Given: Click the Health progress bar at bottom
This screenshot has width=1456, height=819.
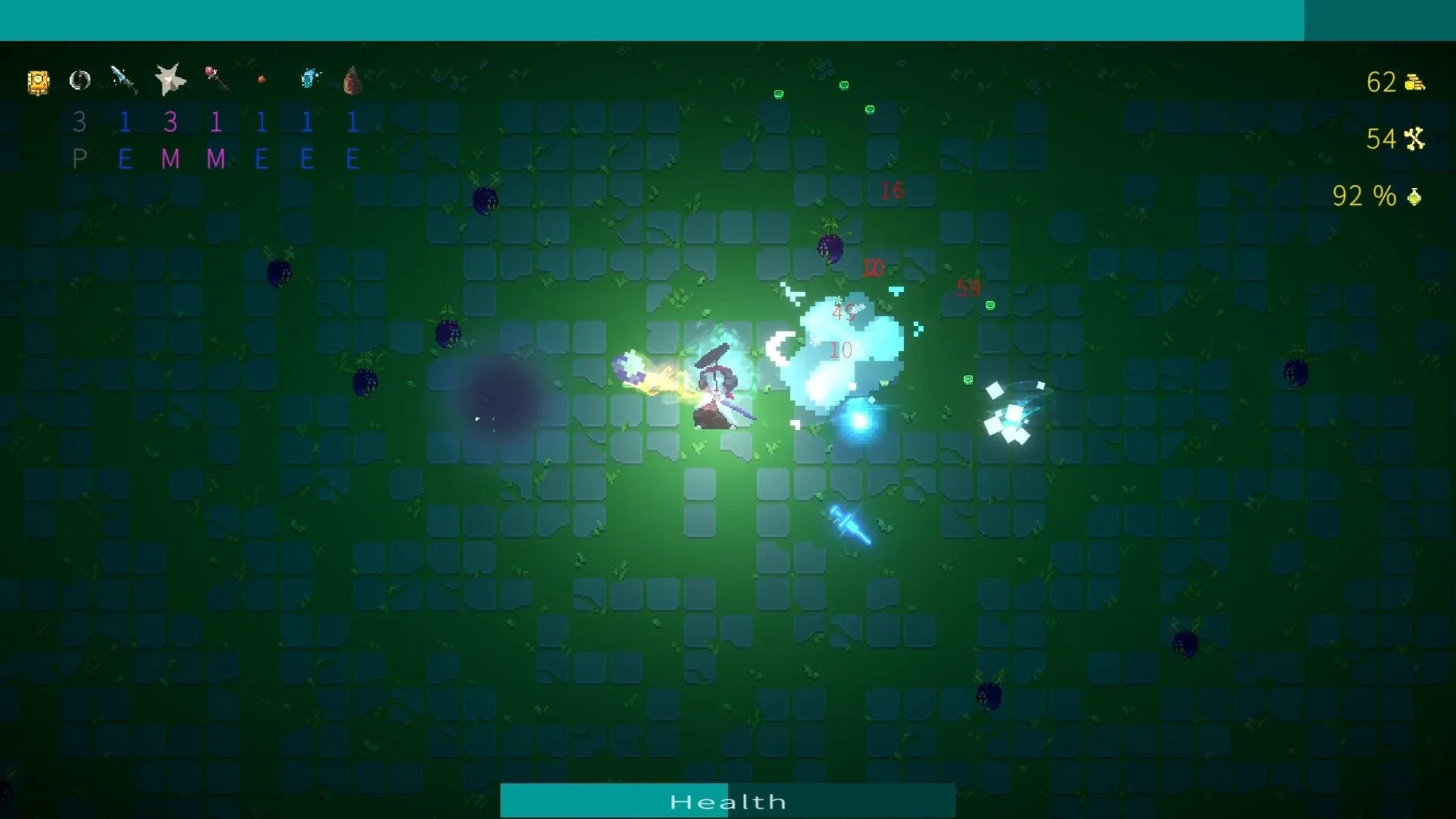Looking at the screenshot, I should 727,800.
